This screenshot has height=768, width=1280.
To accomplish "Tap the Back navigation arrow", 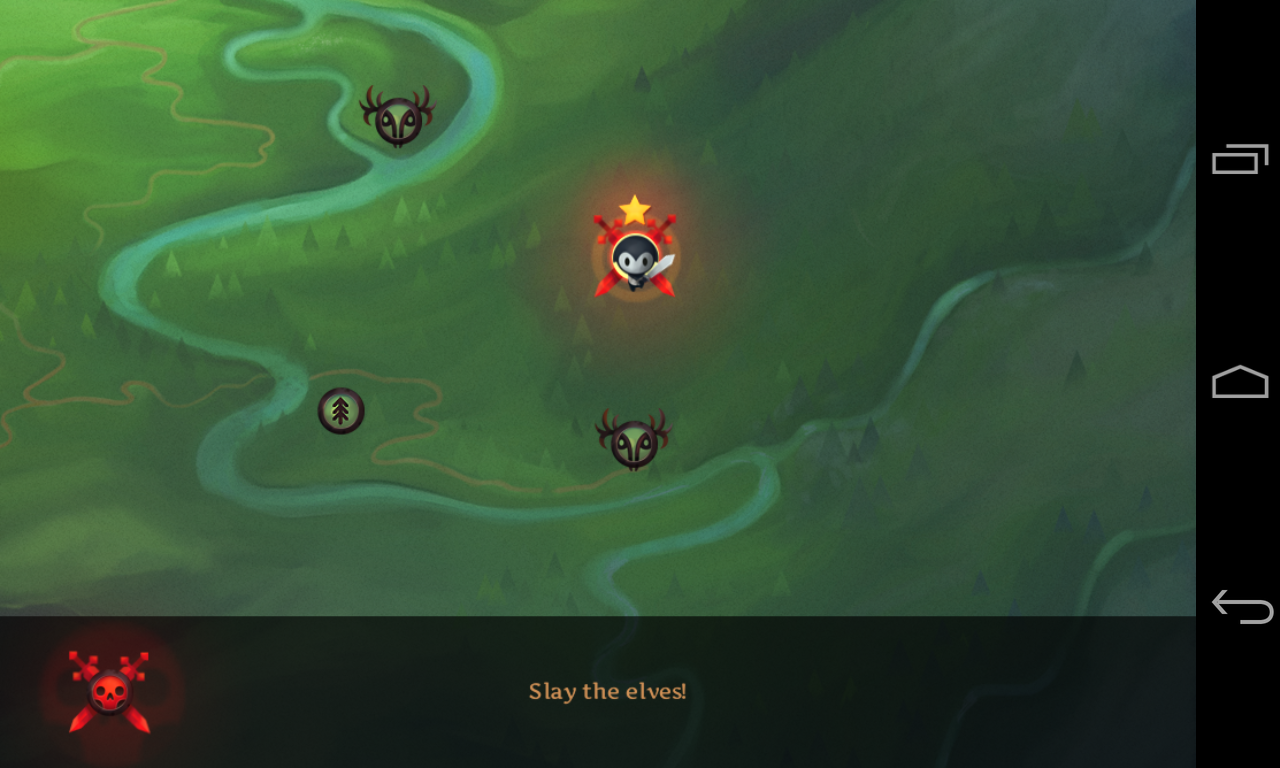I will 1240,605.
